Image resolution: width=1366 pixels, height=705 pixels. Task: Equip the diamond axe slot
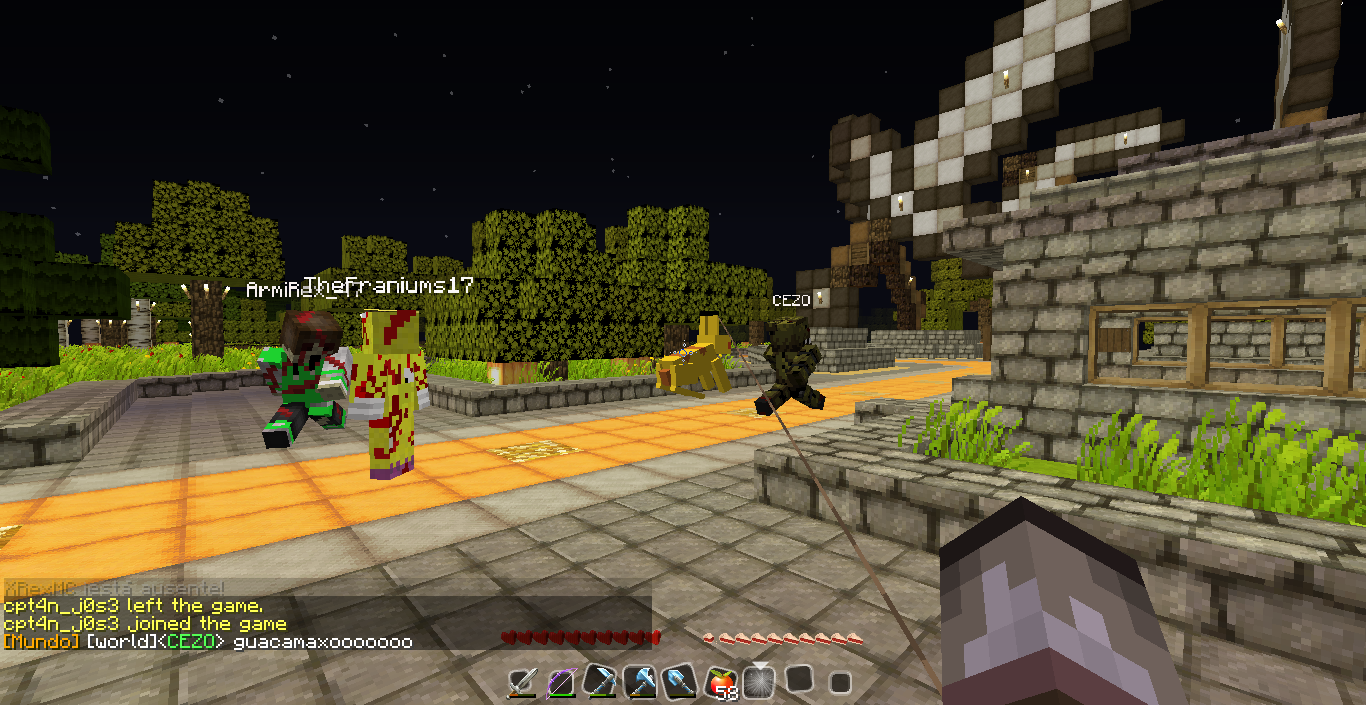[x=640, y=683]
